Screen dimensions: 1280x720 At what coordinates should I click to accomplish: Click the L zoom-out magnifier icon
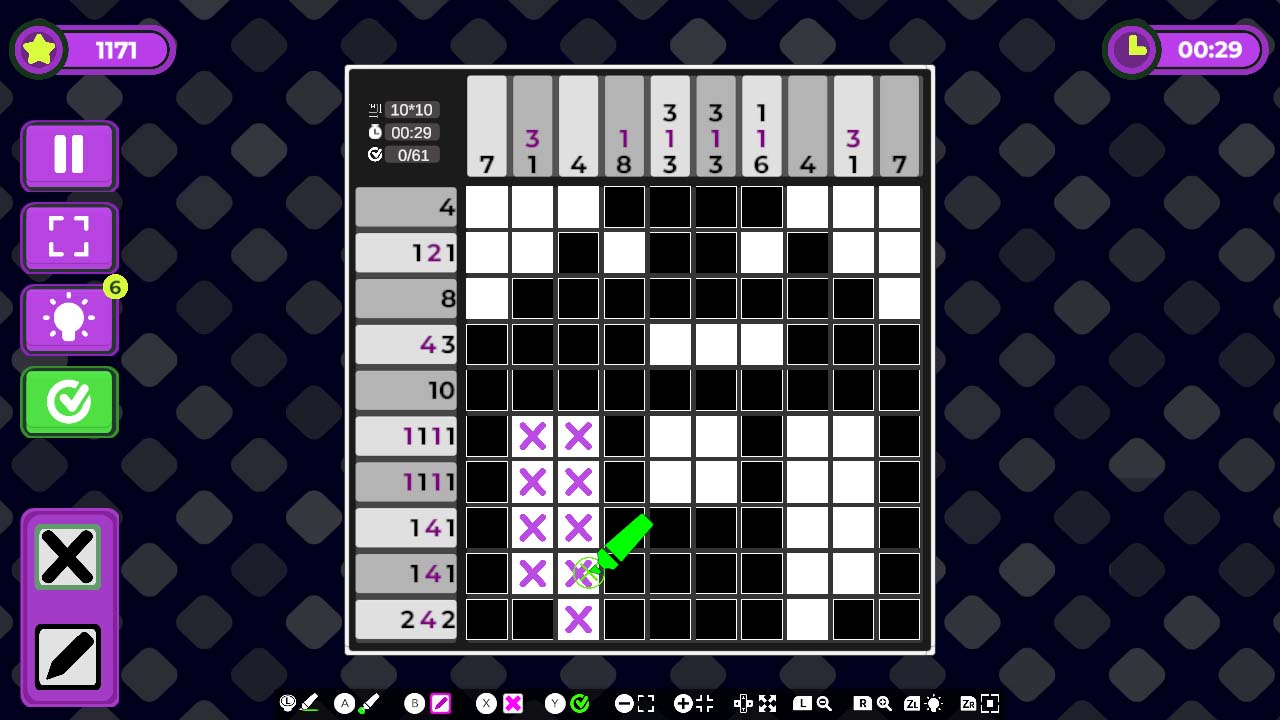pos(822,703)
